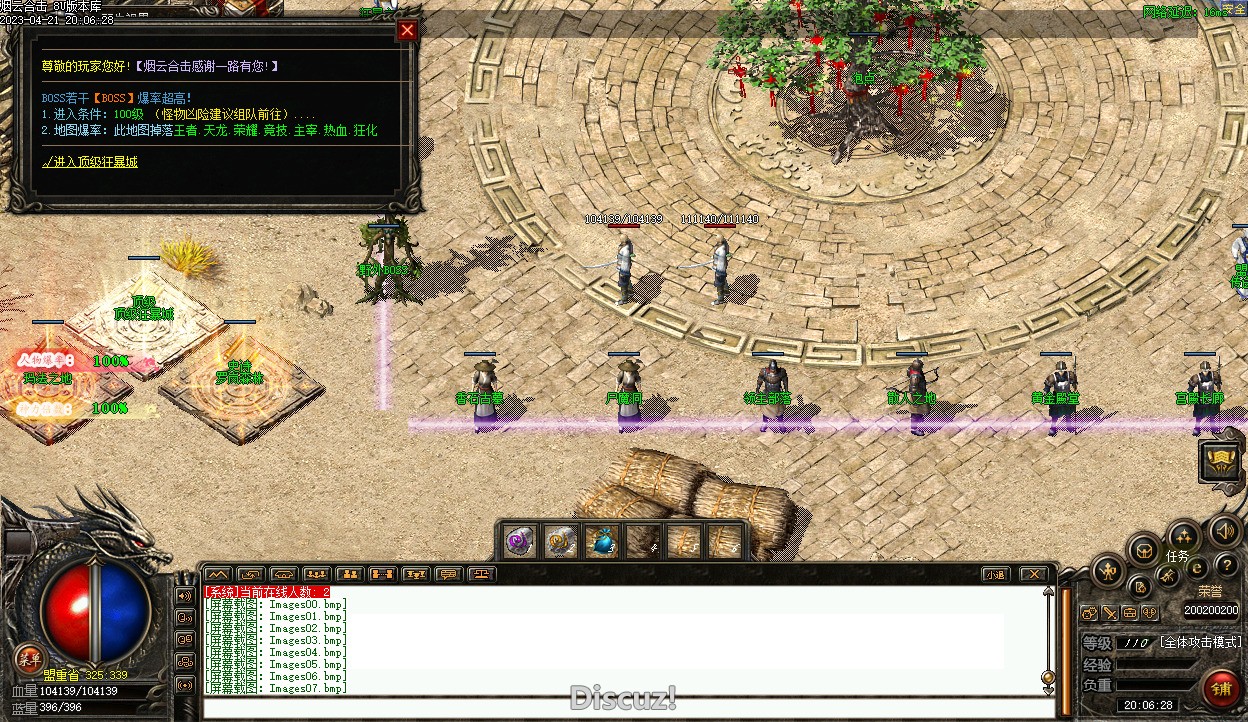The width and height of the screenshot is (1248, 722).
Task: Use the blue pouch hotbar item
Action: coord(600,541)
